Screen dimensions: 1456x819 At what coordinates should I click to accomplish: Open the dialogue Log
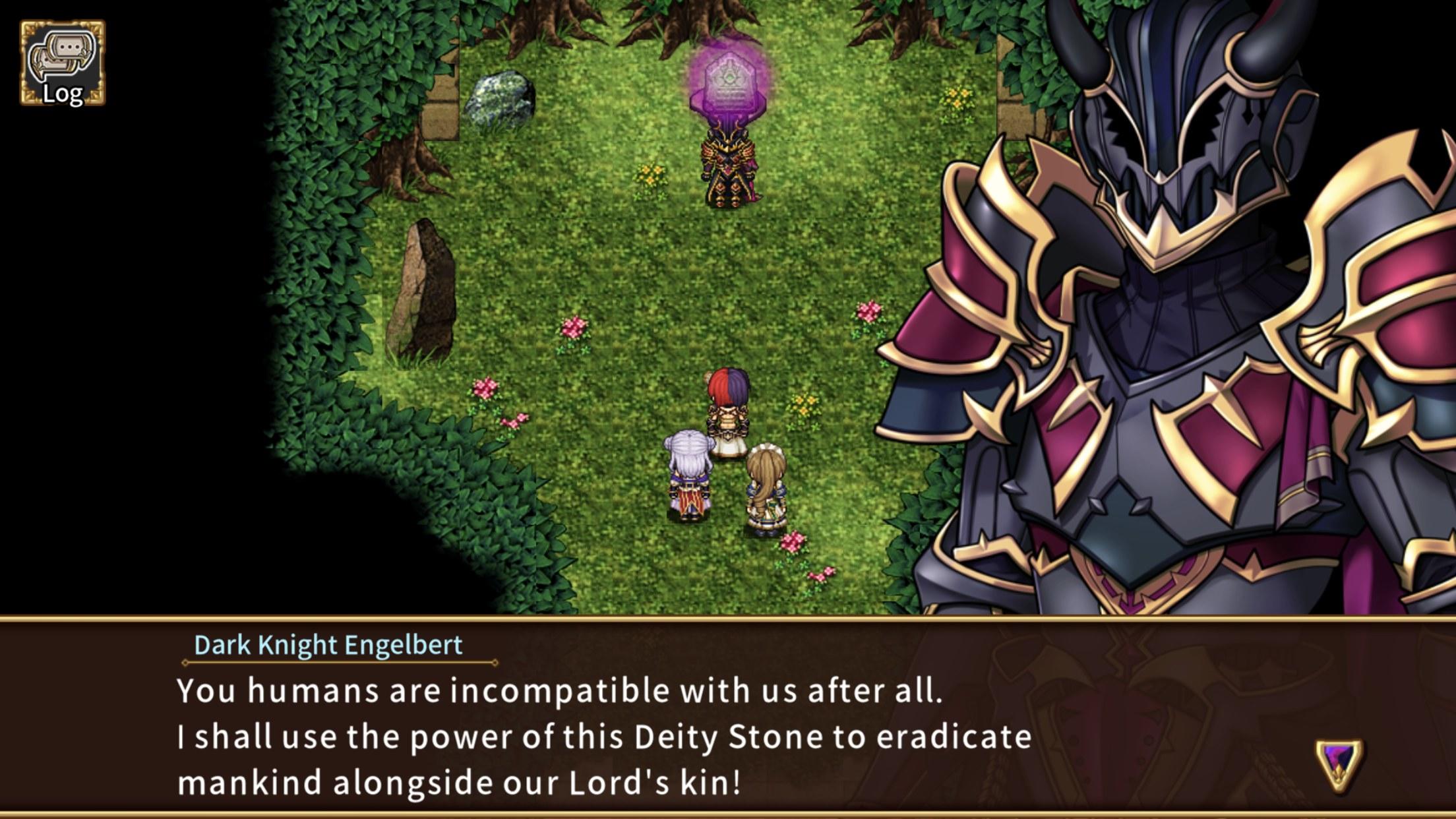click(62, 63)
